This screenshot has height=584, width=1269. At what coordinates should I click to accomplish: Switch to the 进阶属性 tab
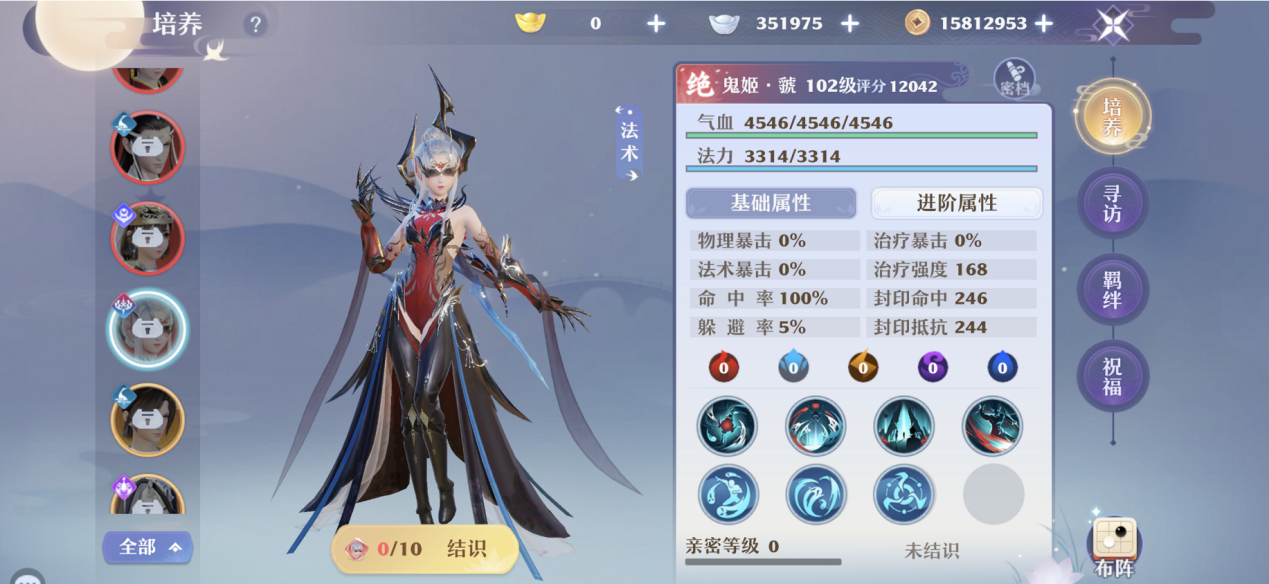pos(957,203)
